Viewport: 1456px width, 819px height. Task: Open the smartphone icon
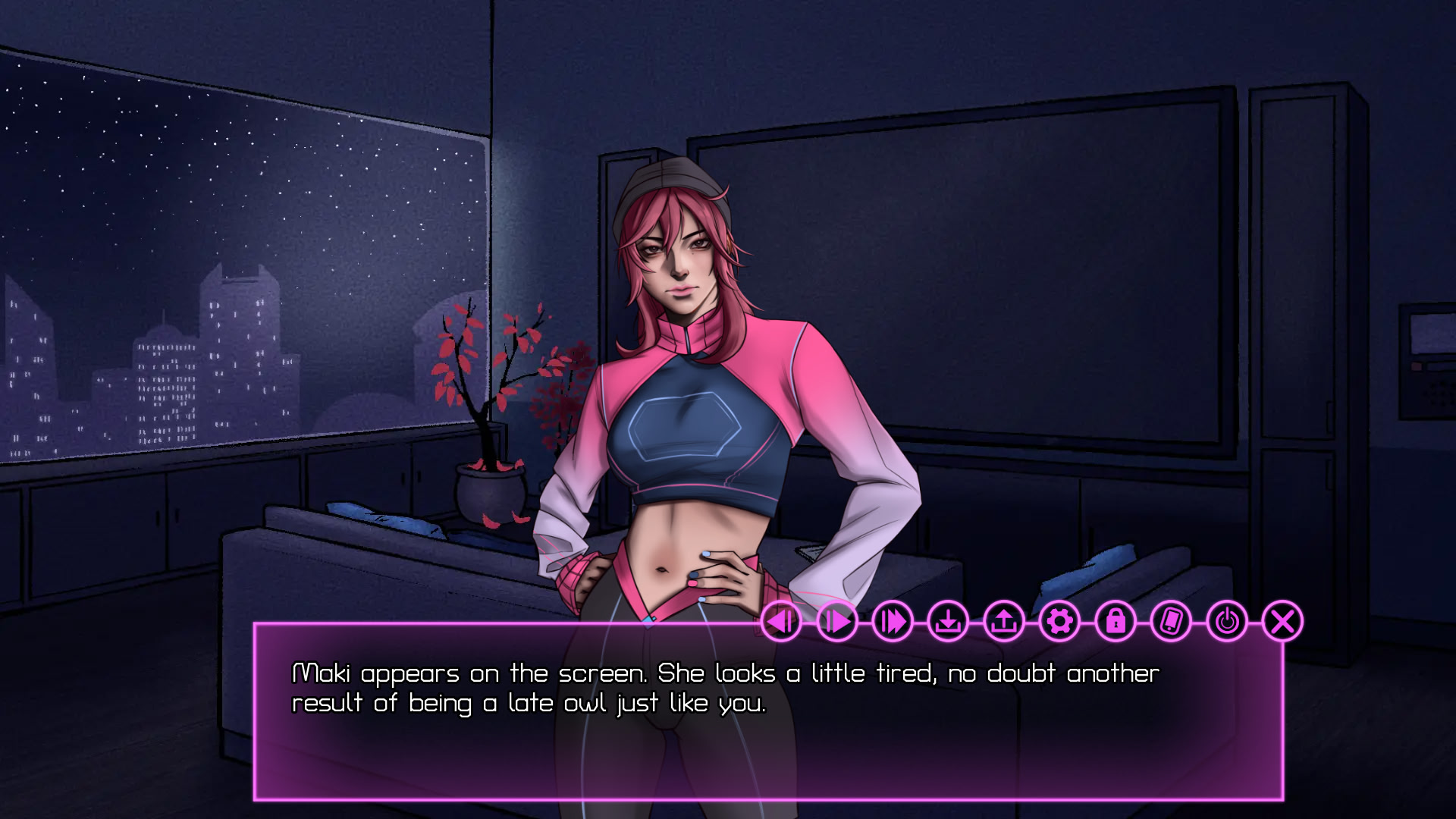pos(1171,622)
